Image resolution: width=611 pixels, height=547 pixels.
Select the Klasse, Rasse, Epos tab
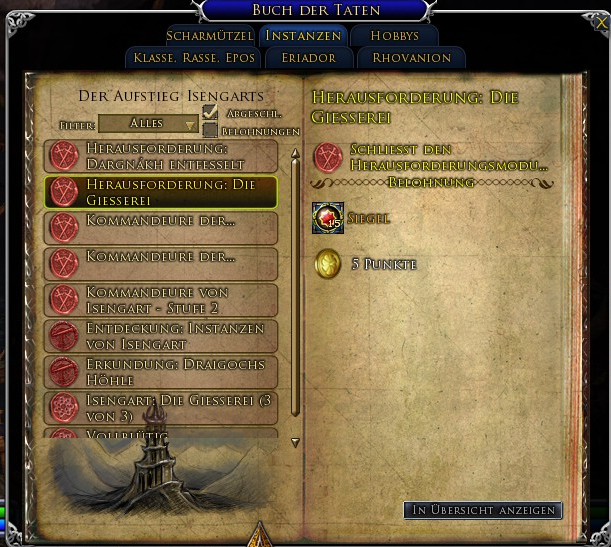click(194, 58)
